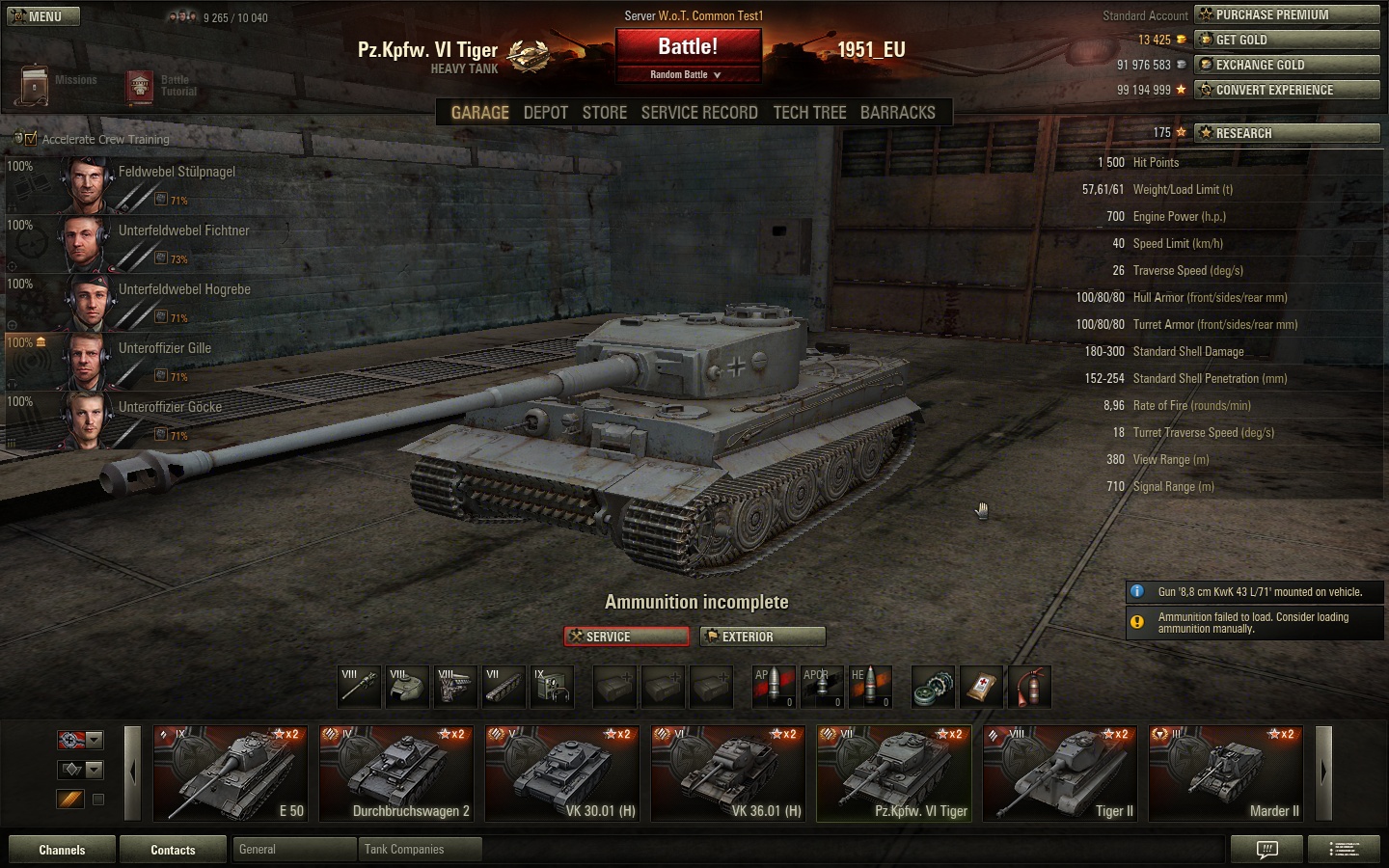1389x868 pixels.
Task: Open the Exchange Gold option
Action: 1287,65
